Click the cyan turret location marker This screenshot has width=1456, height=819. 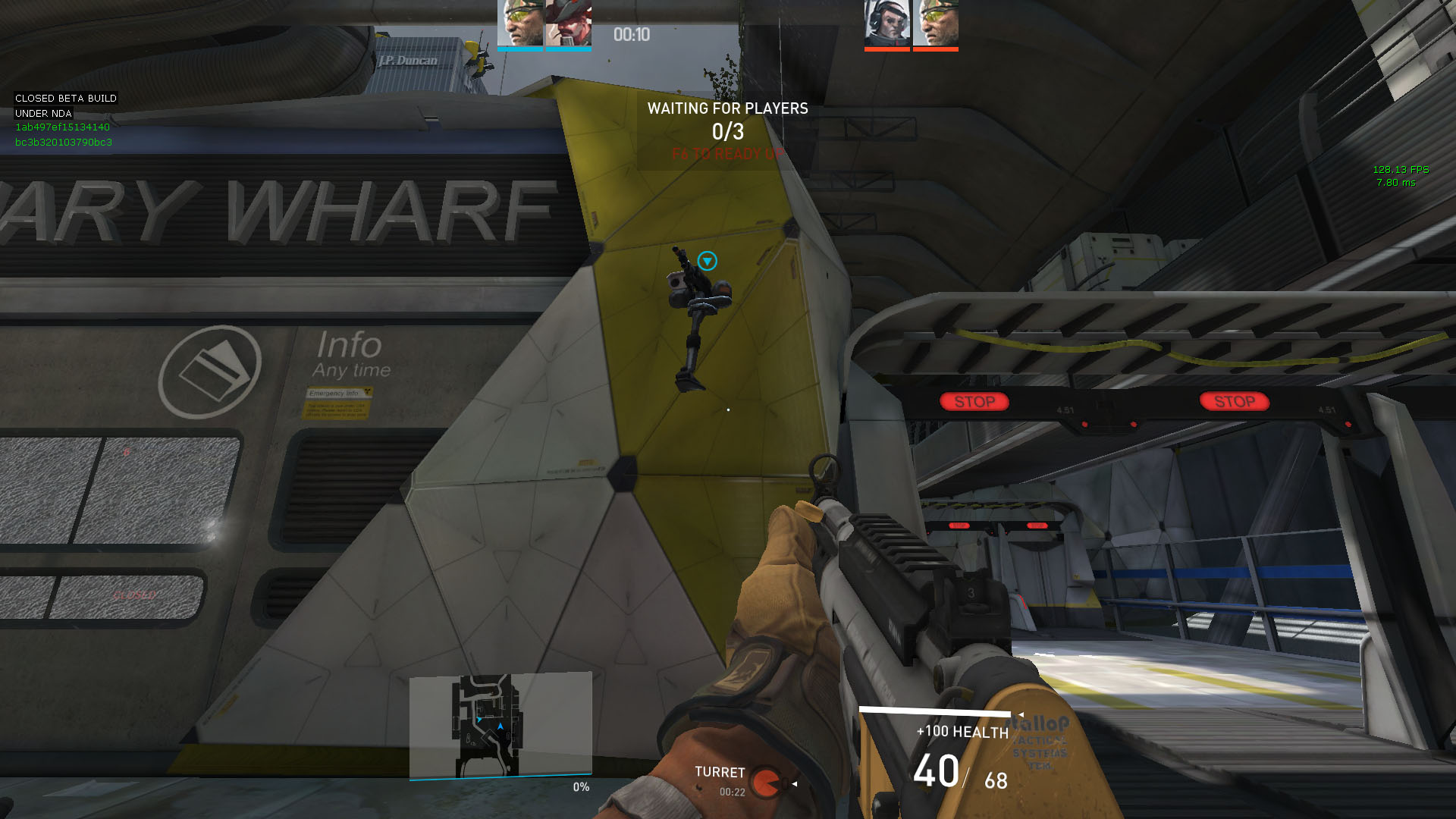point(707,261)
